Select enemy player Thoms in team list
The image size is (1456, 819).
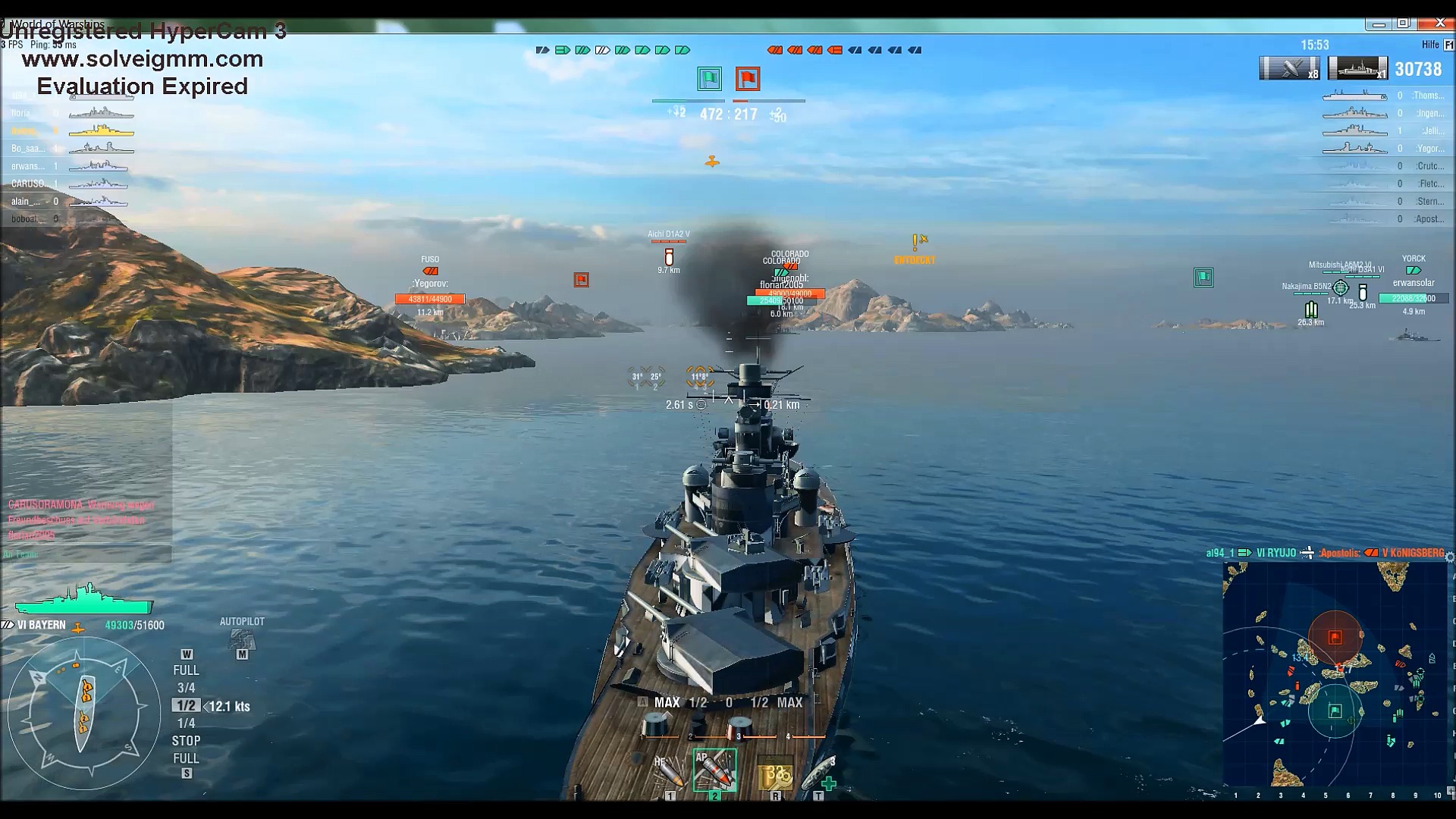[1428, 96]
